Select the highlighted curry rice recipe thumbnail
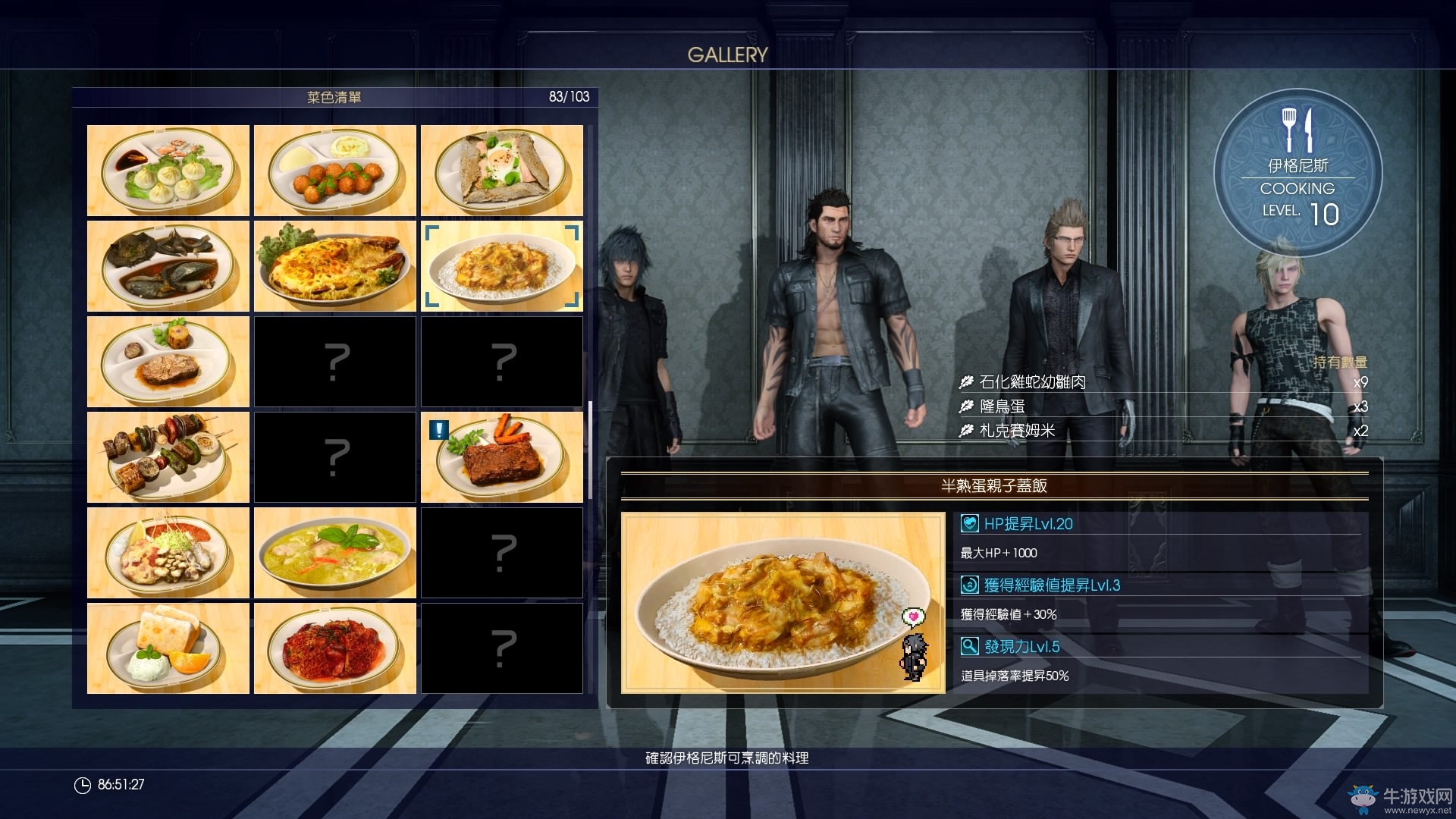 (x=501, y=266)
